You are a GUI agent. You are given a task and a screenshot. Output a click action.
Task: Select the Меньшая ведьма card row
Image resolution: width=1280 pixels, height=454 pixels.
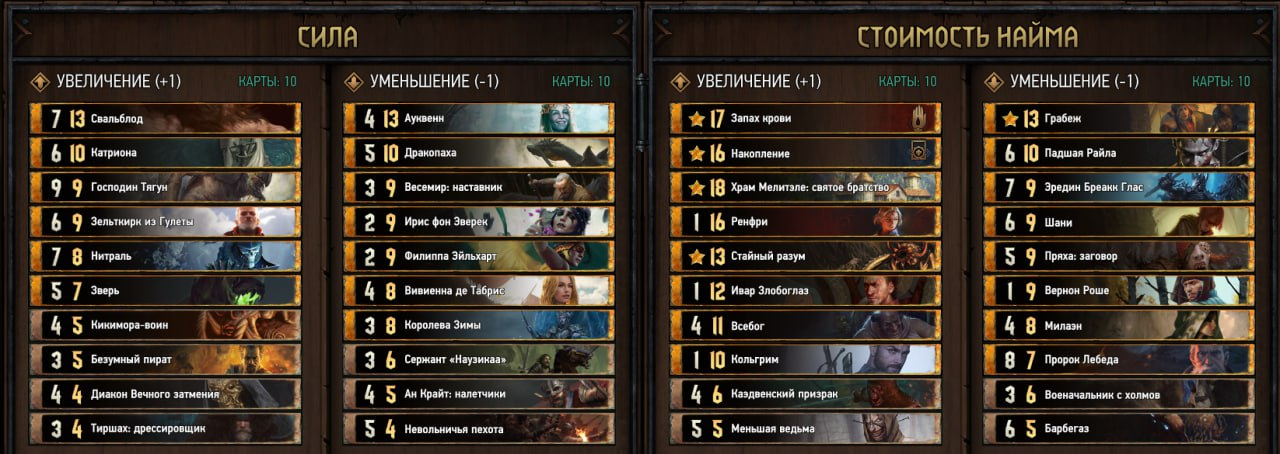pos(805,429)
